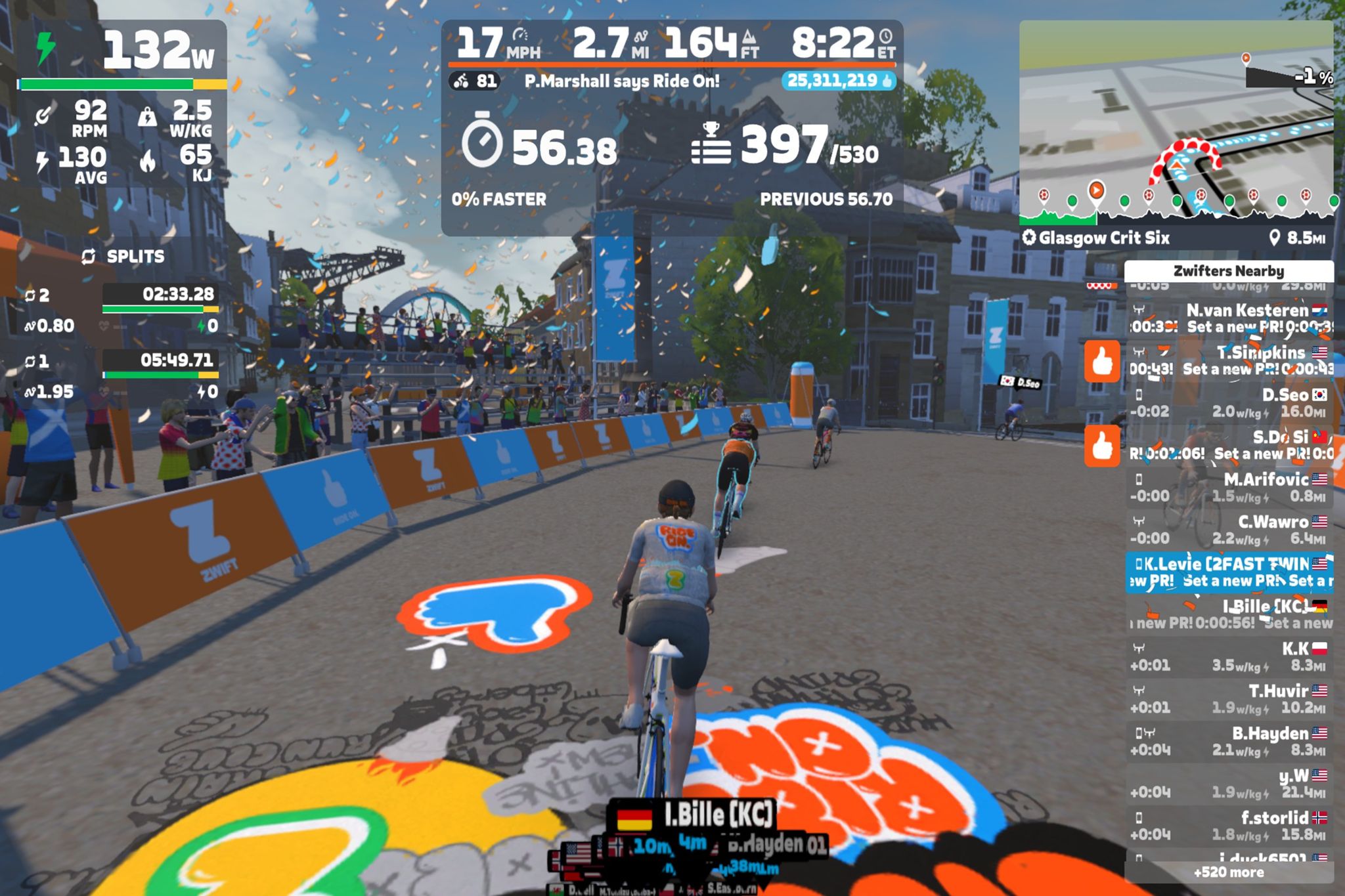Viewport: 1345px width, 896px height.
Task: Give Ride On thumbs-up to T.Simpkins
Action: click(x=1101, y=361)
